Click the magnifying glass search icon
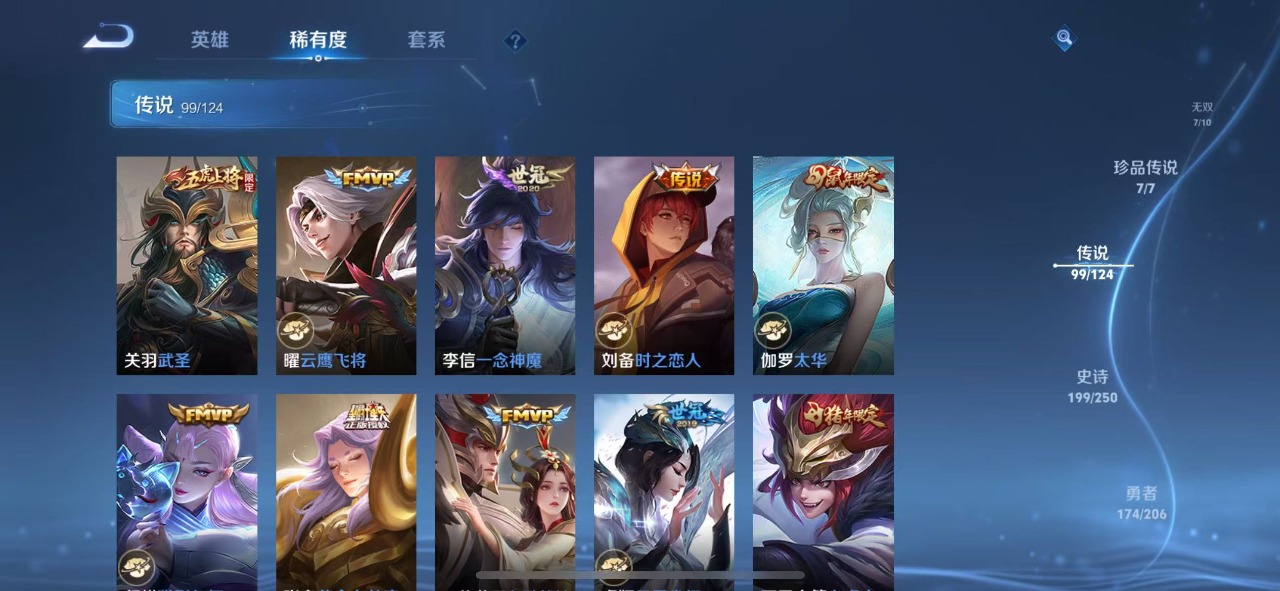The image size is (1280, 591). (1064, 39)
